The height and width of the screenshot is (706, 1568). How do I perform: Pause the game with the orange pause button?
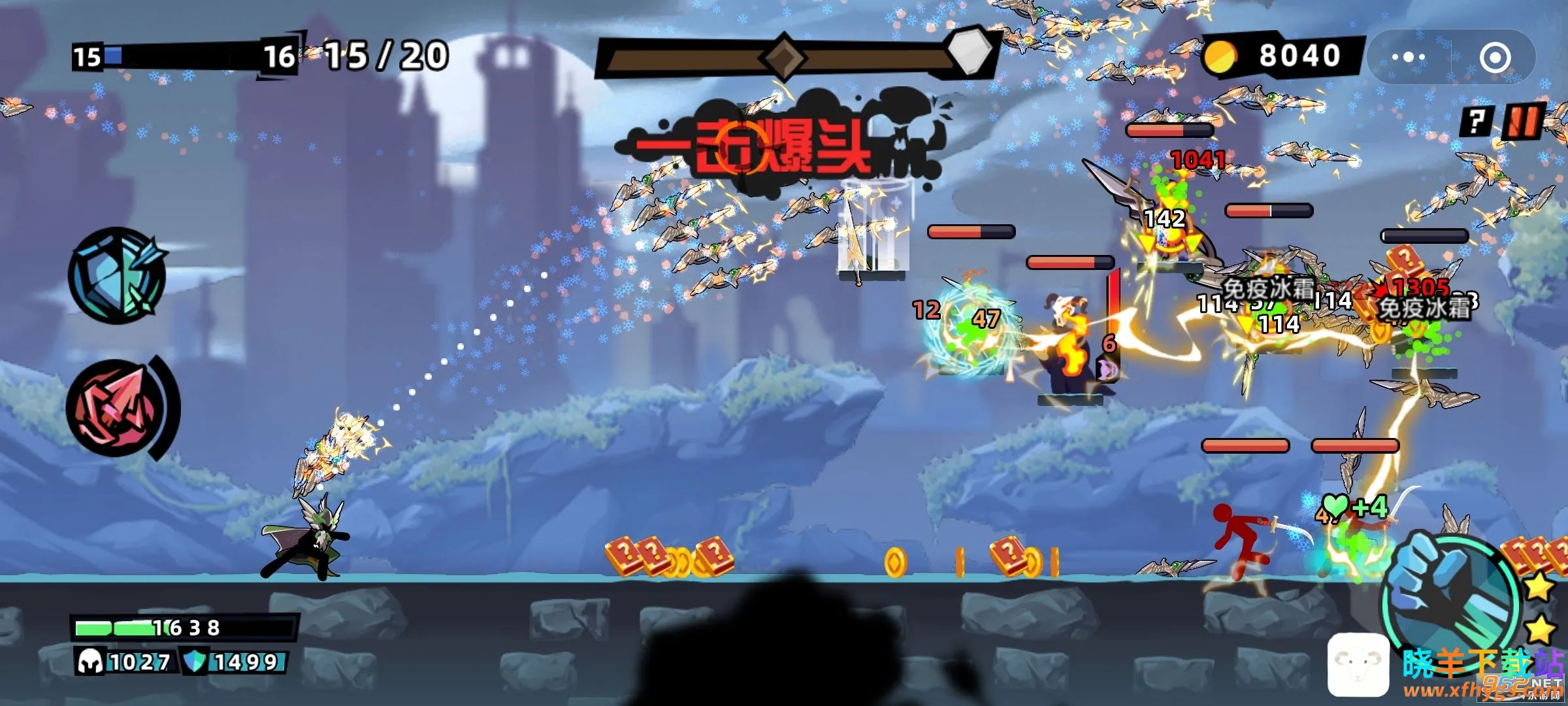pyautogui.click(x=1522, y=122)
